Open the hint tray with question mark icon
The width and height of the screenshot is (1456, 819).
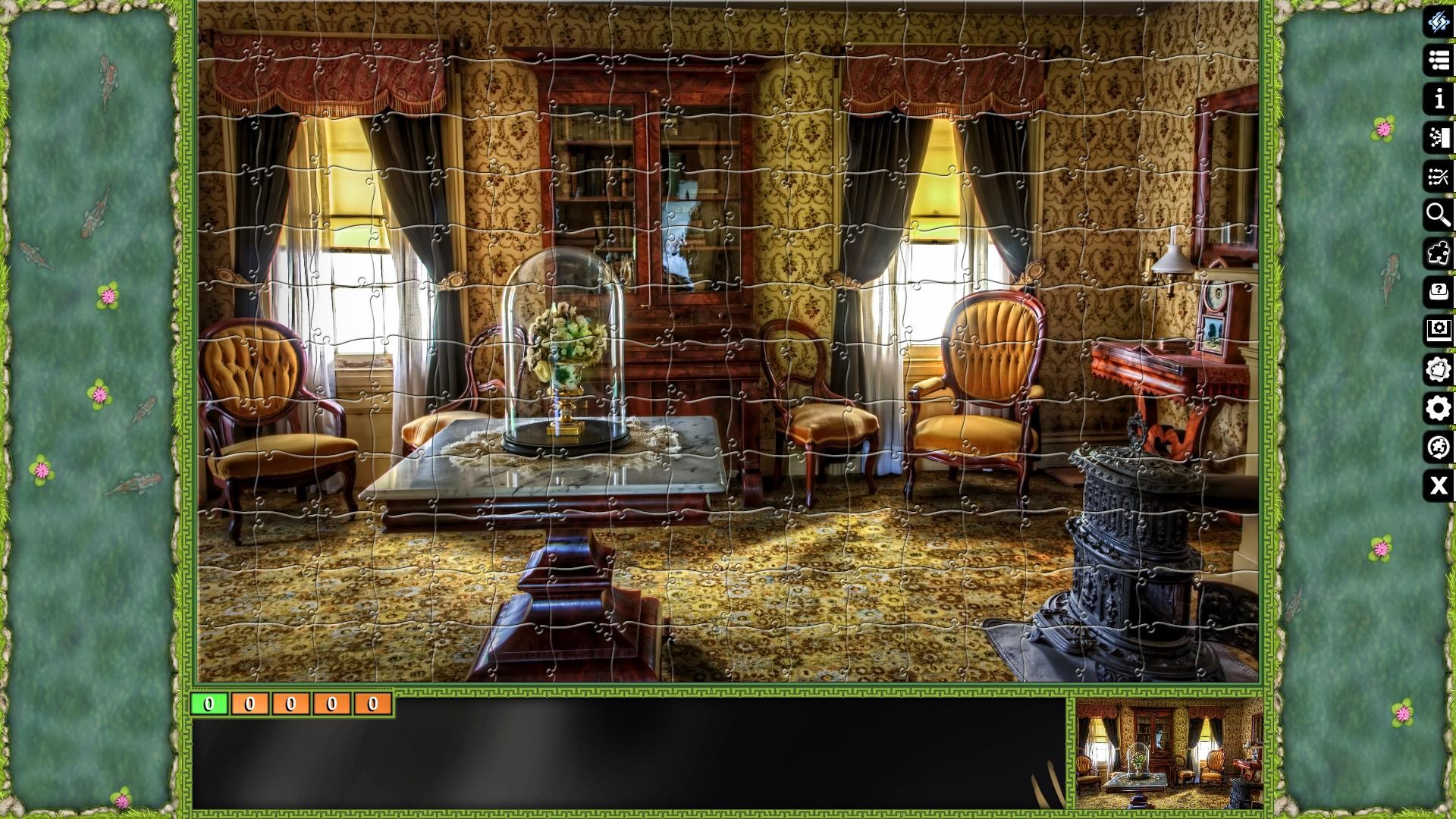[x=1437, y=292]
